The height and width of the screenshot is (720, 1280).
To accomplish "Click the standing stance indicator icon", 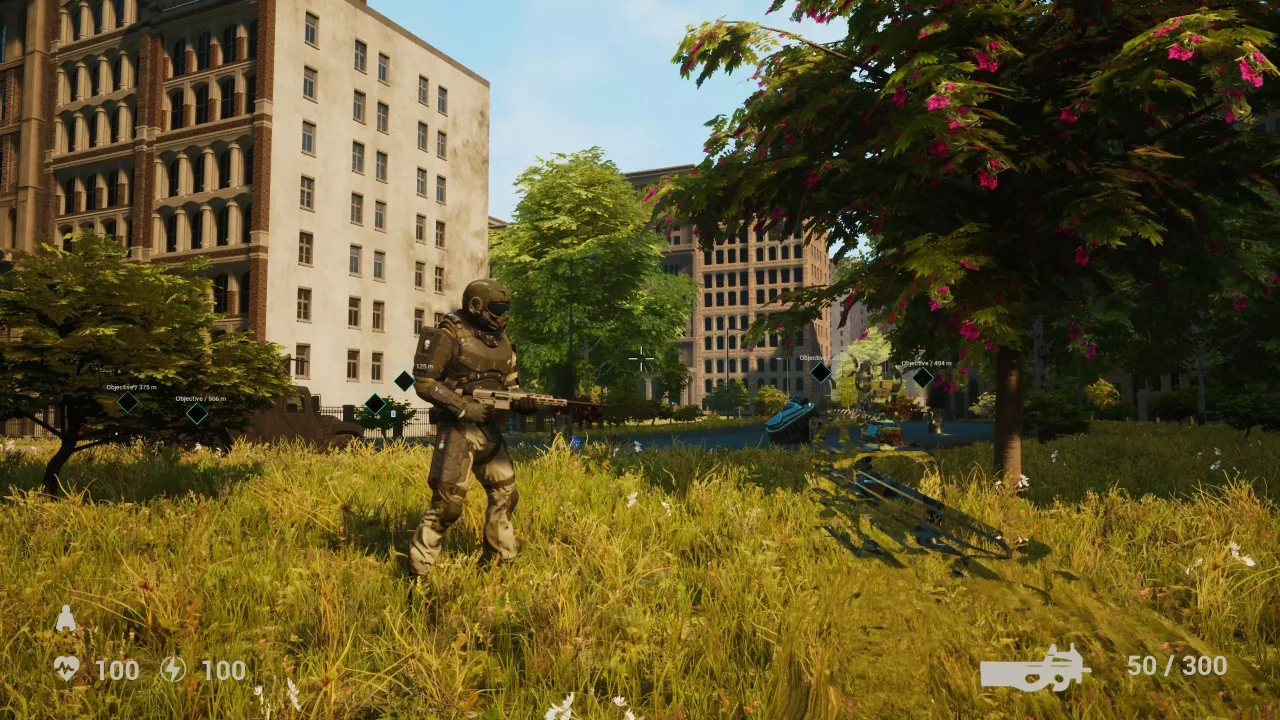I will tap(66, 620).
